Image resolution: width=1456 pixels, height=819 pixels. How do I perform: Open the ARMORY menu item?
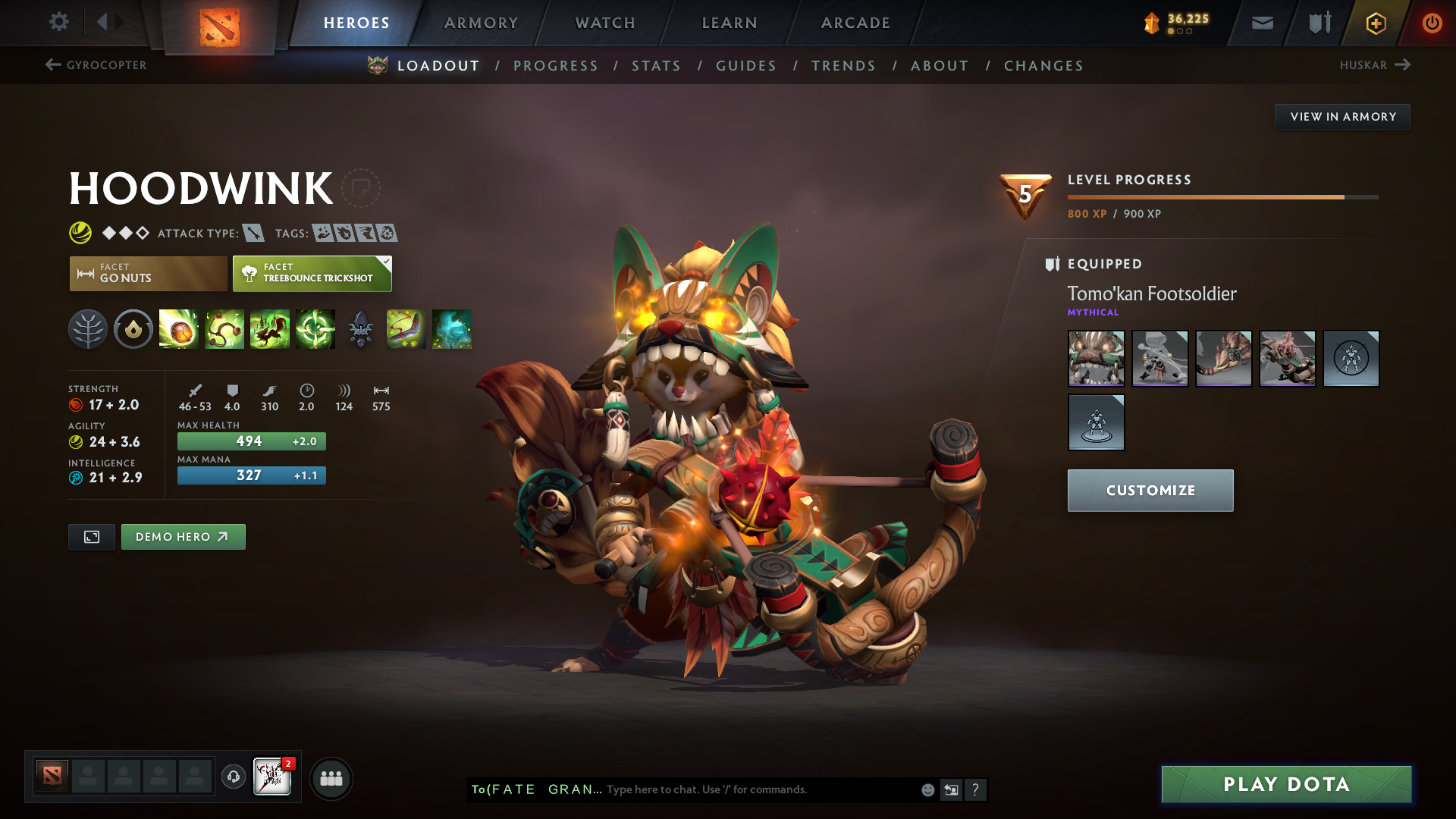tap(481, 23)
